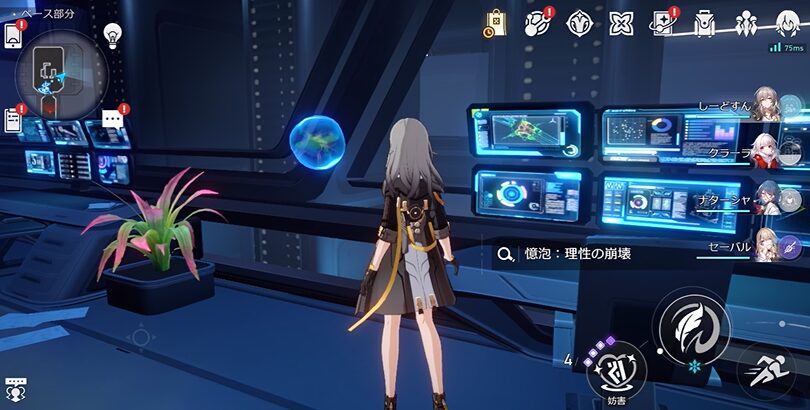Open the shopping bag store icon

click(497, 23)
